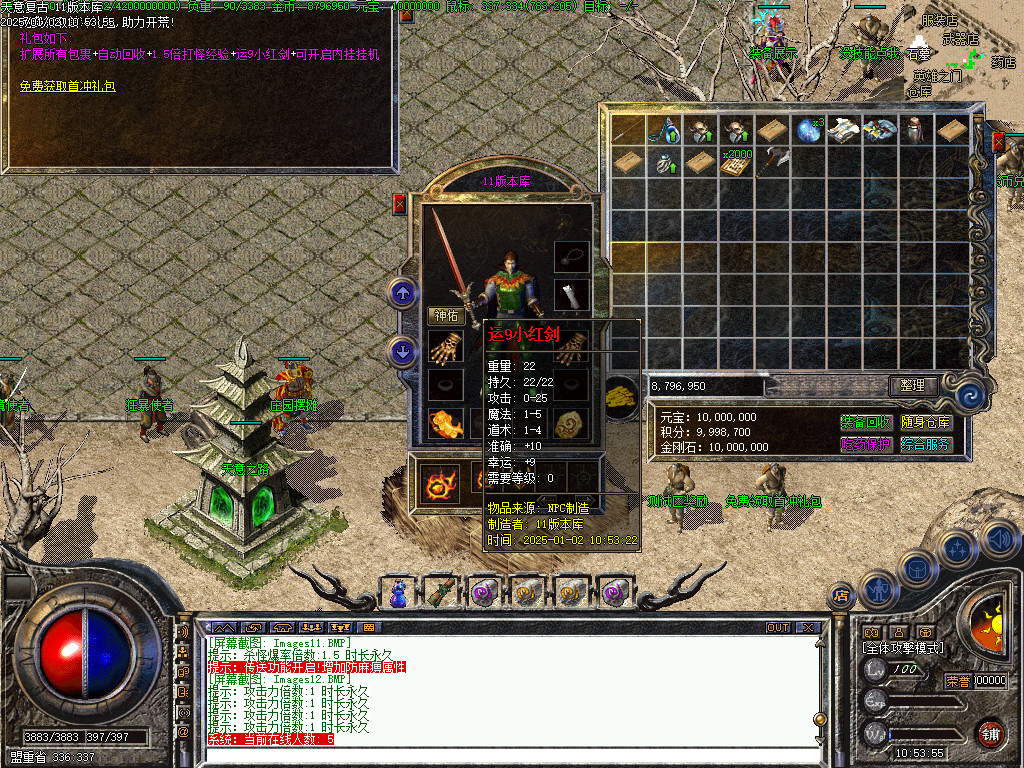Click the 整理 sort button in the bag

912,386
